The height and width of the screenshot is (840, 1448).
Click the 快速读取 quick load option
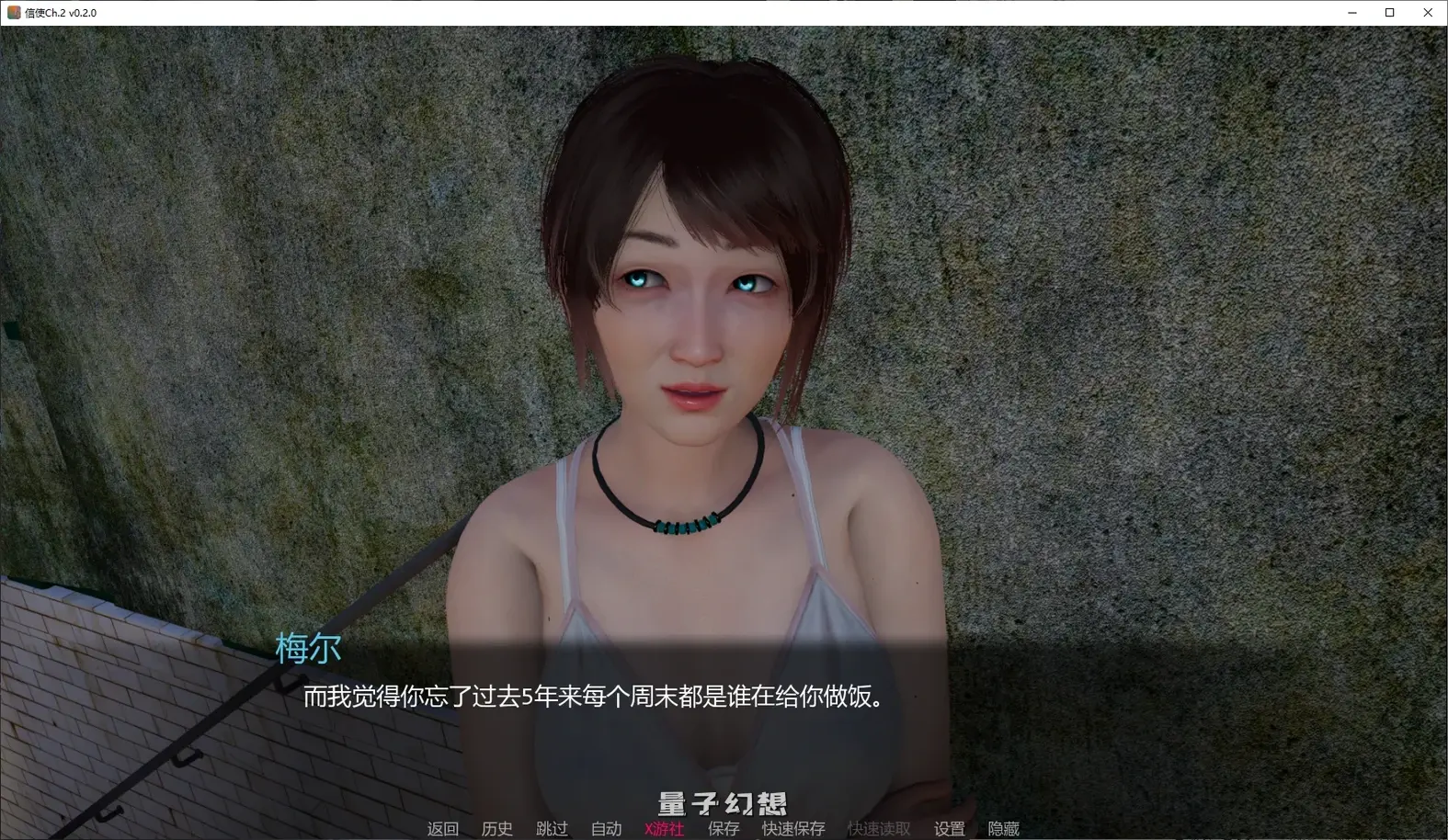pyautogui.click(x=879, y=828)
